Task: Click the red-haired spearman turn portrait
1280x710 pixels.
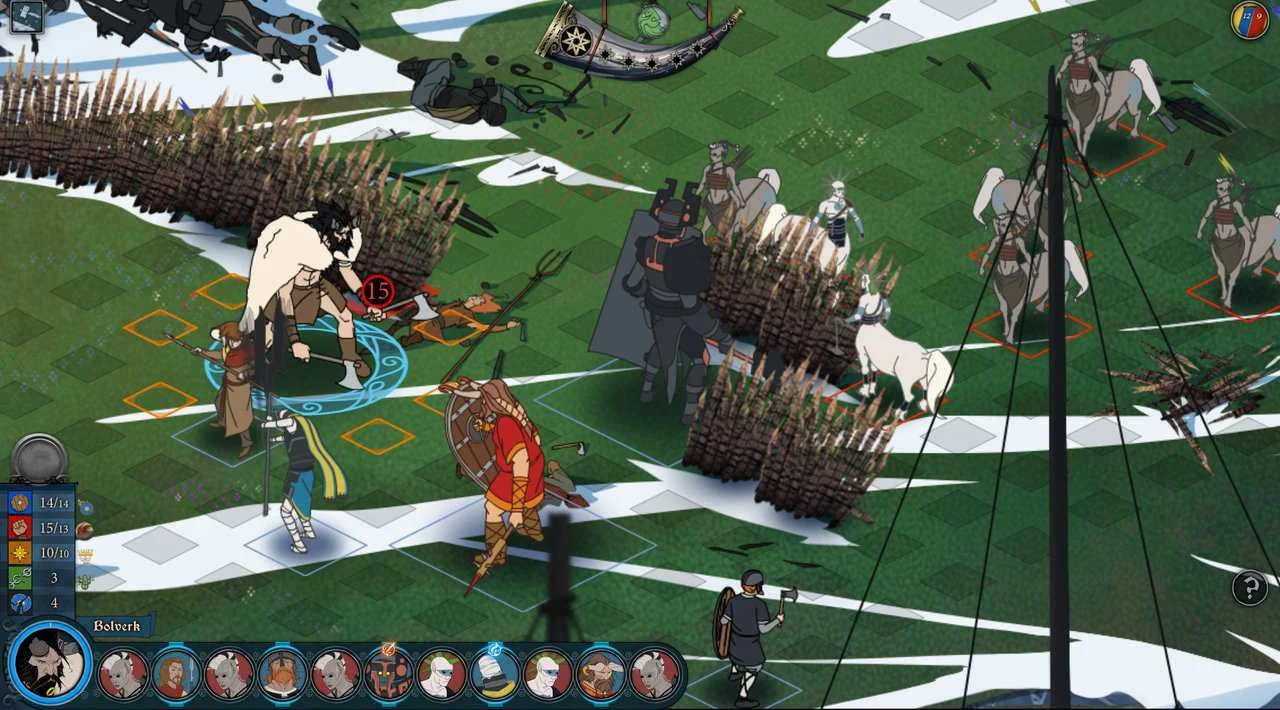Action: [176, 674]
